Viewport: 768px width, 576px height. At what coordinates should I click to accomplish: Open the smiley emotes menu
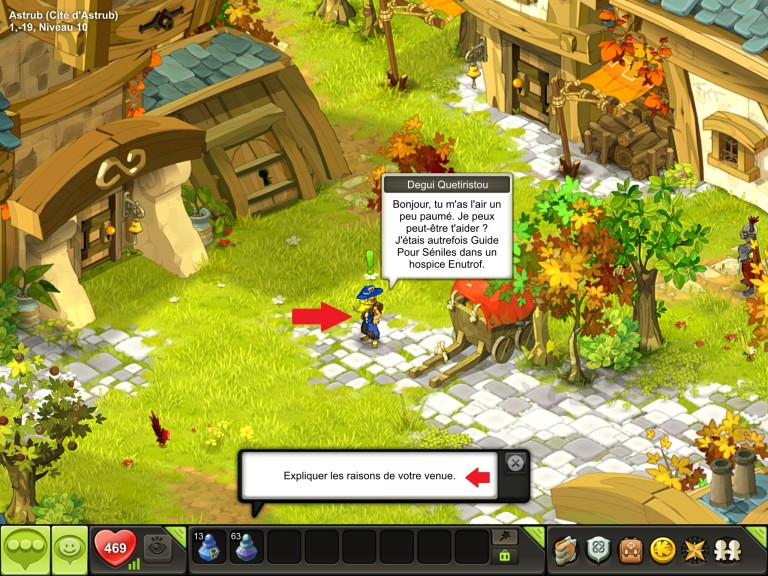(68, 549)
